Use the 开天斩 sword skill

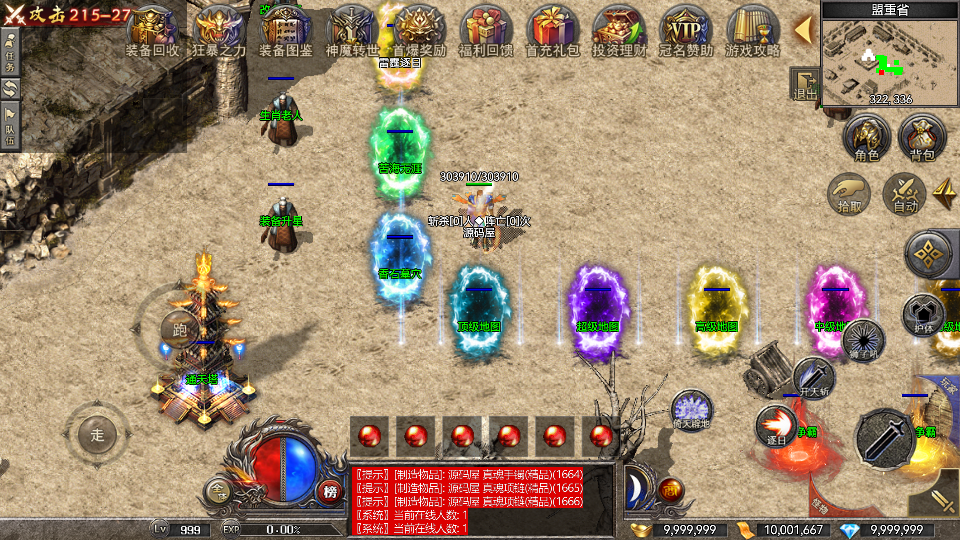(x=813, y=377)
